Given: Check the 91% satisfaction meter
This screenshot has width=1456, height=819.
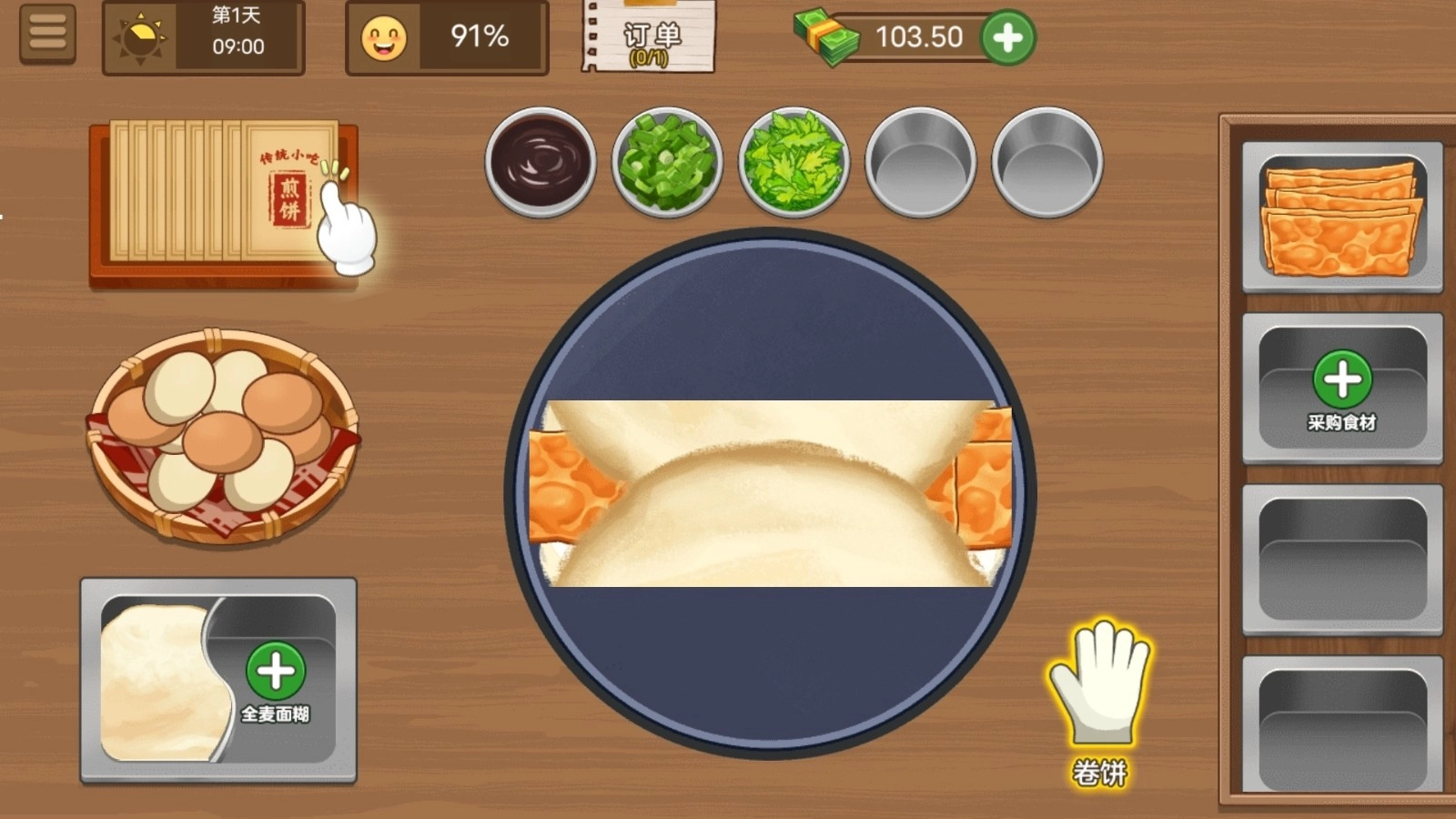Looking at the screenshot, I should [446, 38].
